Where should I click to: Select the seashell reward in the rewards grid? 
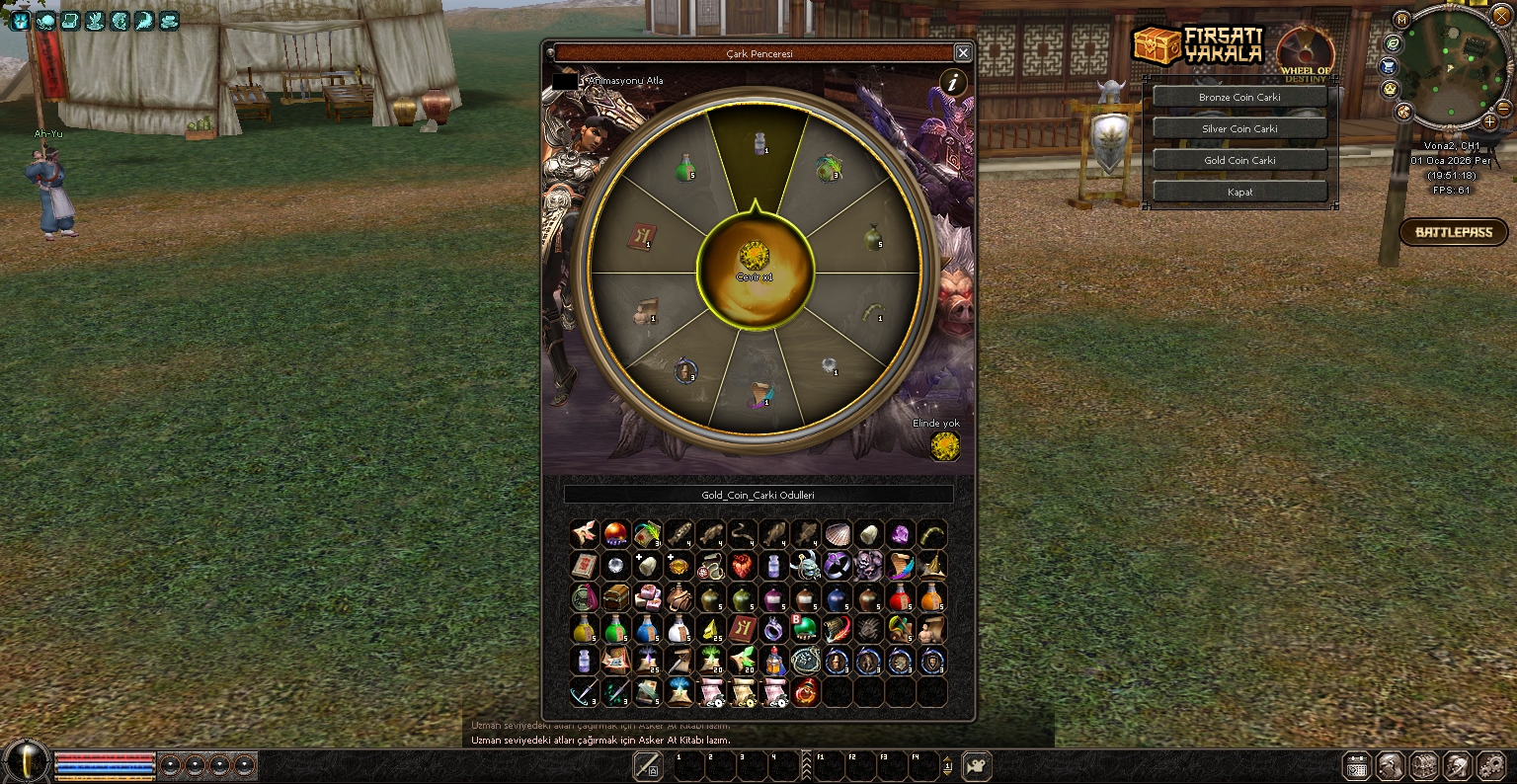point(837,534)
